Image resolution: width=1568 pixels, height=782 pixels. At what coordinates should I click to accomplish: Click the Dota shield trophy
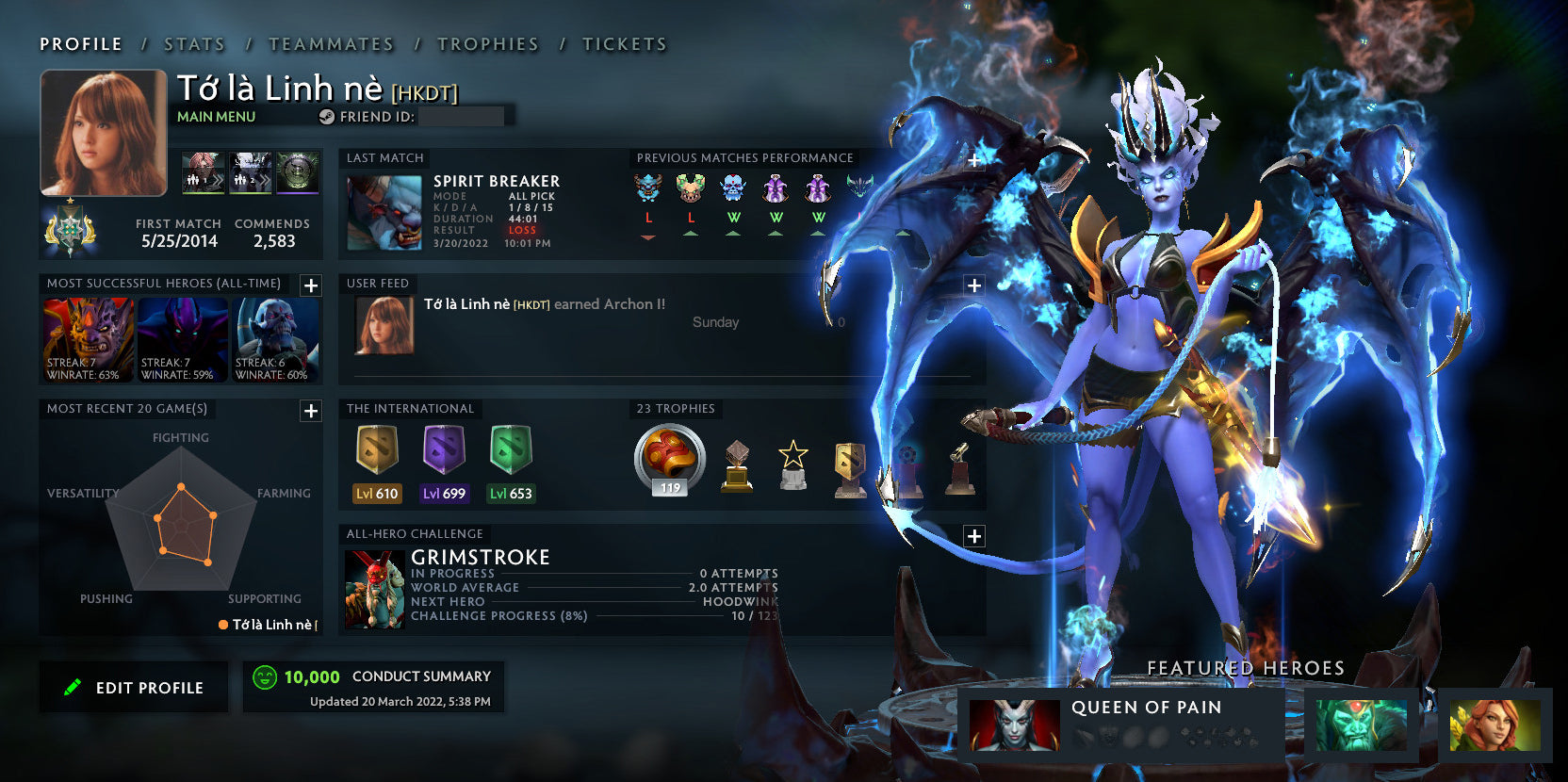pyautogui.click(x=853, y=464)
